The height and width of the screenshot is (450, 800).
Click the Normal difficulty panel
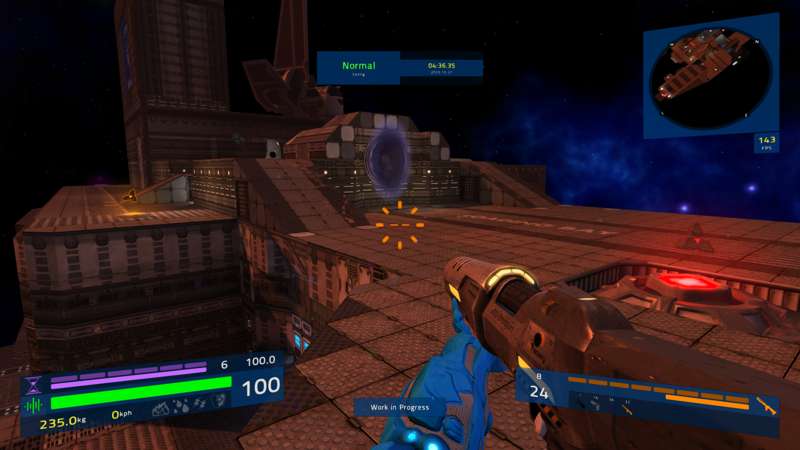(x=358, y=68)
